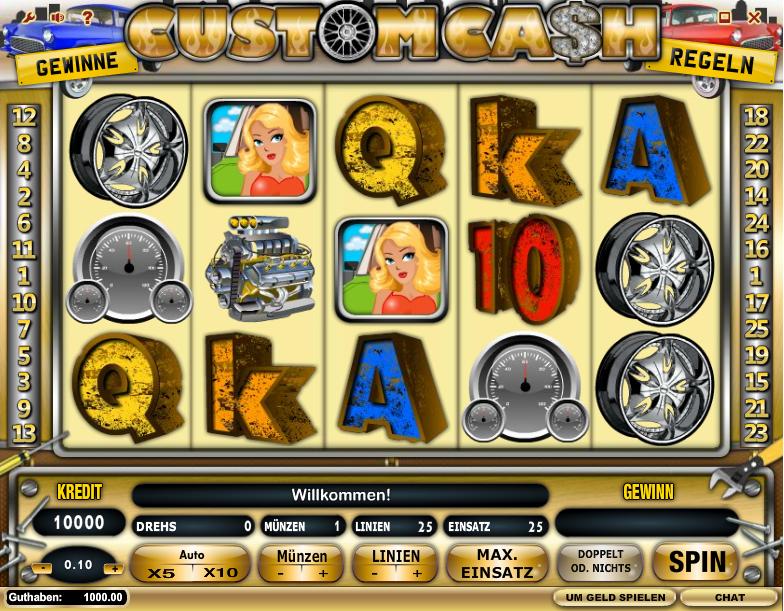Increase Münzen with the plus button
Image resolution: width=784 pixels, height=611 pixels.
(x=323, y=574)
